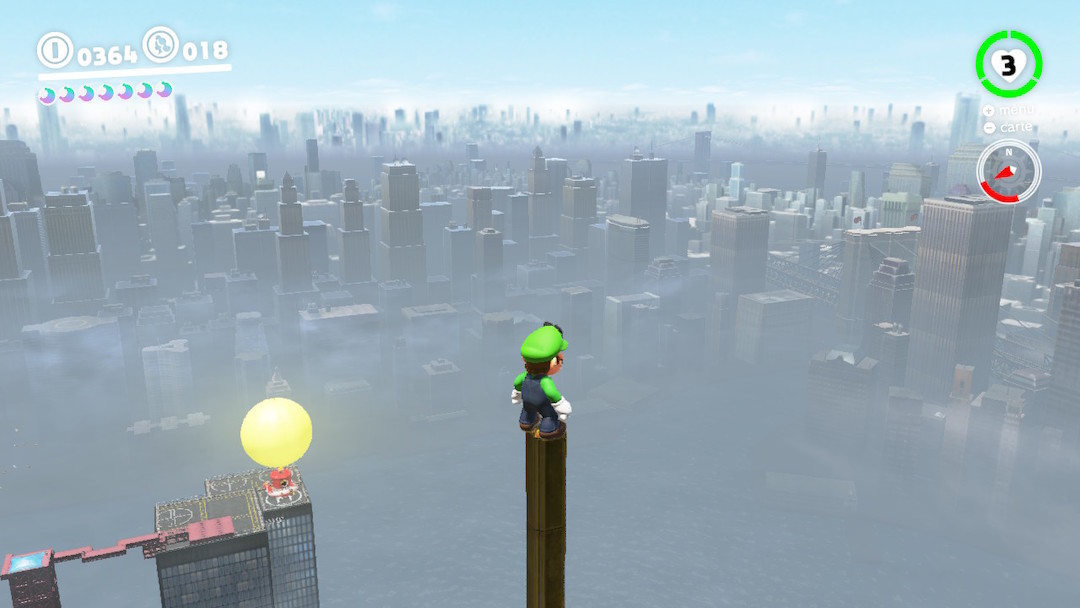
Task: Click the compass in the HUD
Action: click(x=1009, y=171)
